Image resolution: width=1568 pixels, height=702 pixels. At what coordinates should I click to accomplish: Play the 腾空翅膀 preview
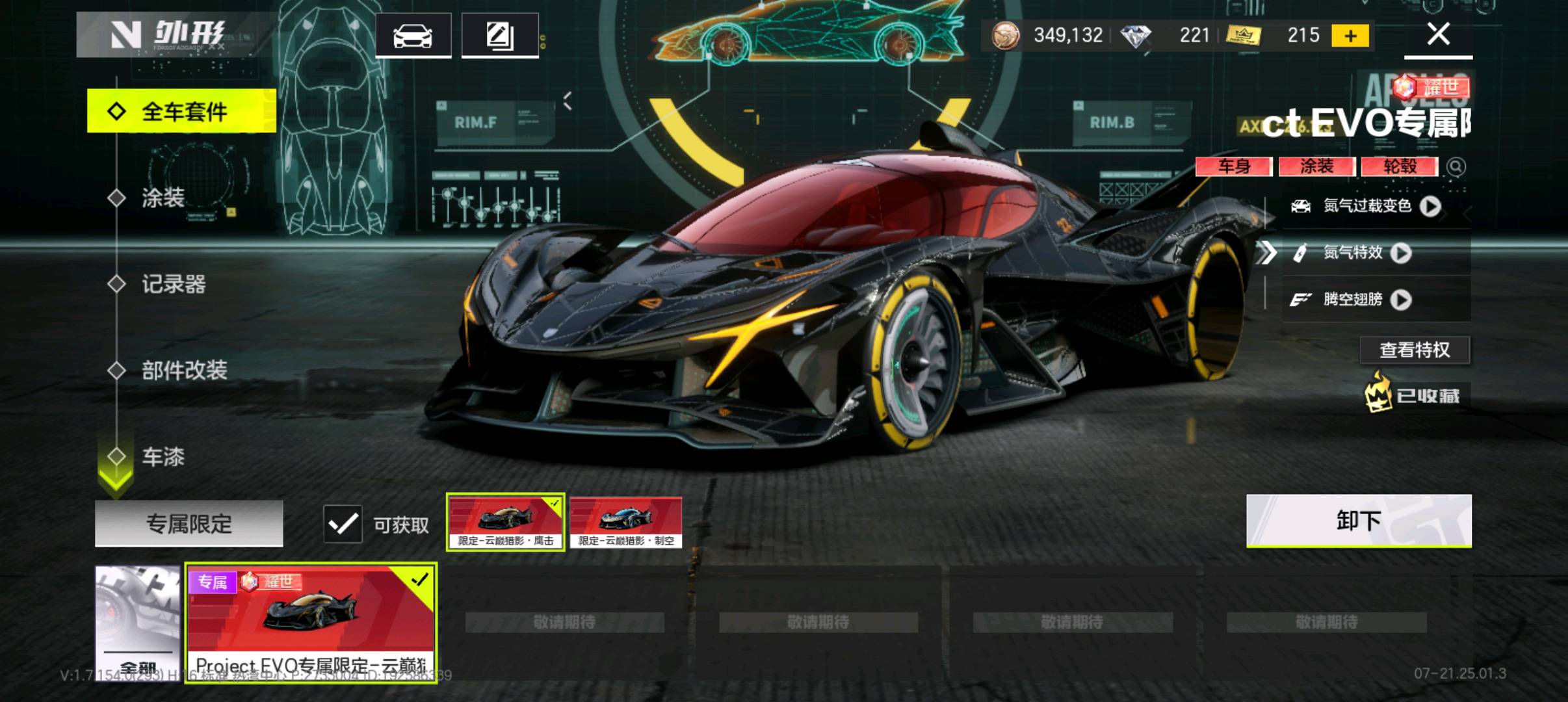pyautogui.click(x=1401, y=300)
